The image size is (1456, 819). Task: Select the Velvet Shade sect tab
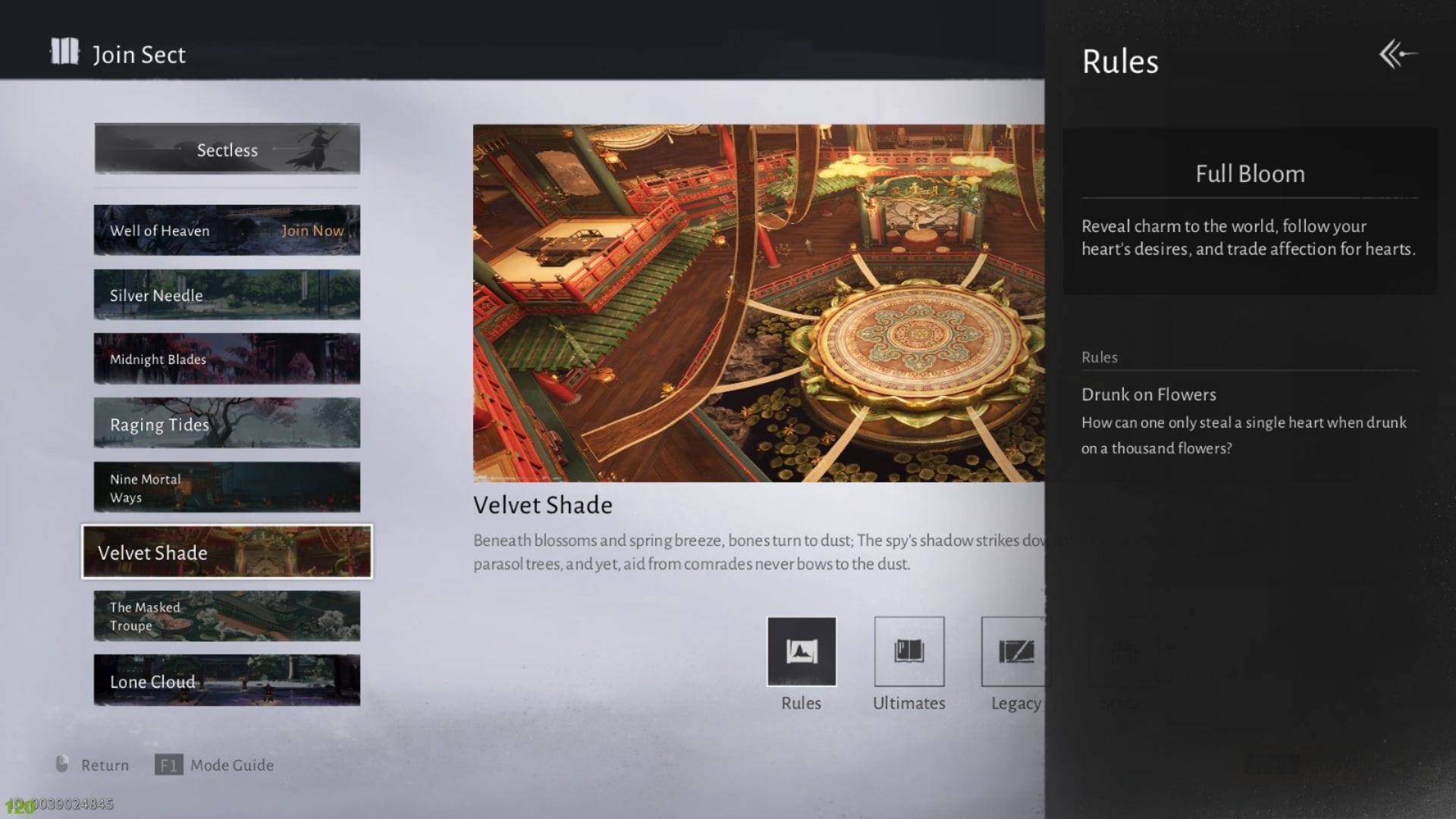coord(226,552)
